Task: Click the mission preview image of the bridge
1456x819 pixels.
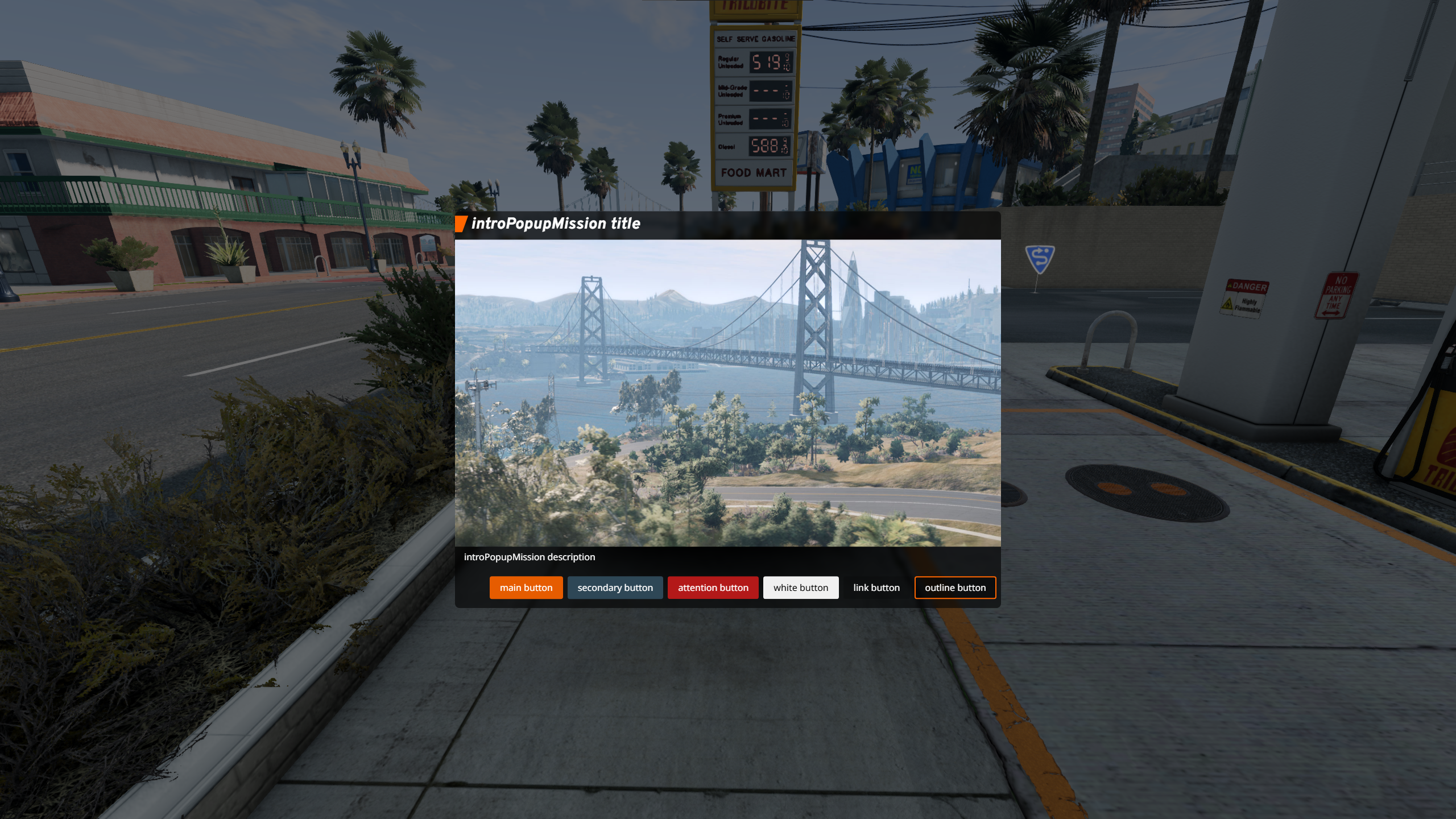Action: tap(728, 392)
